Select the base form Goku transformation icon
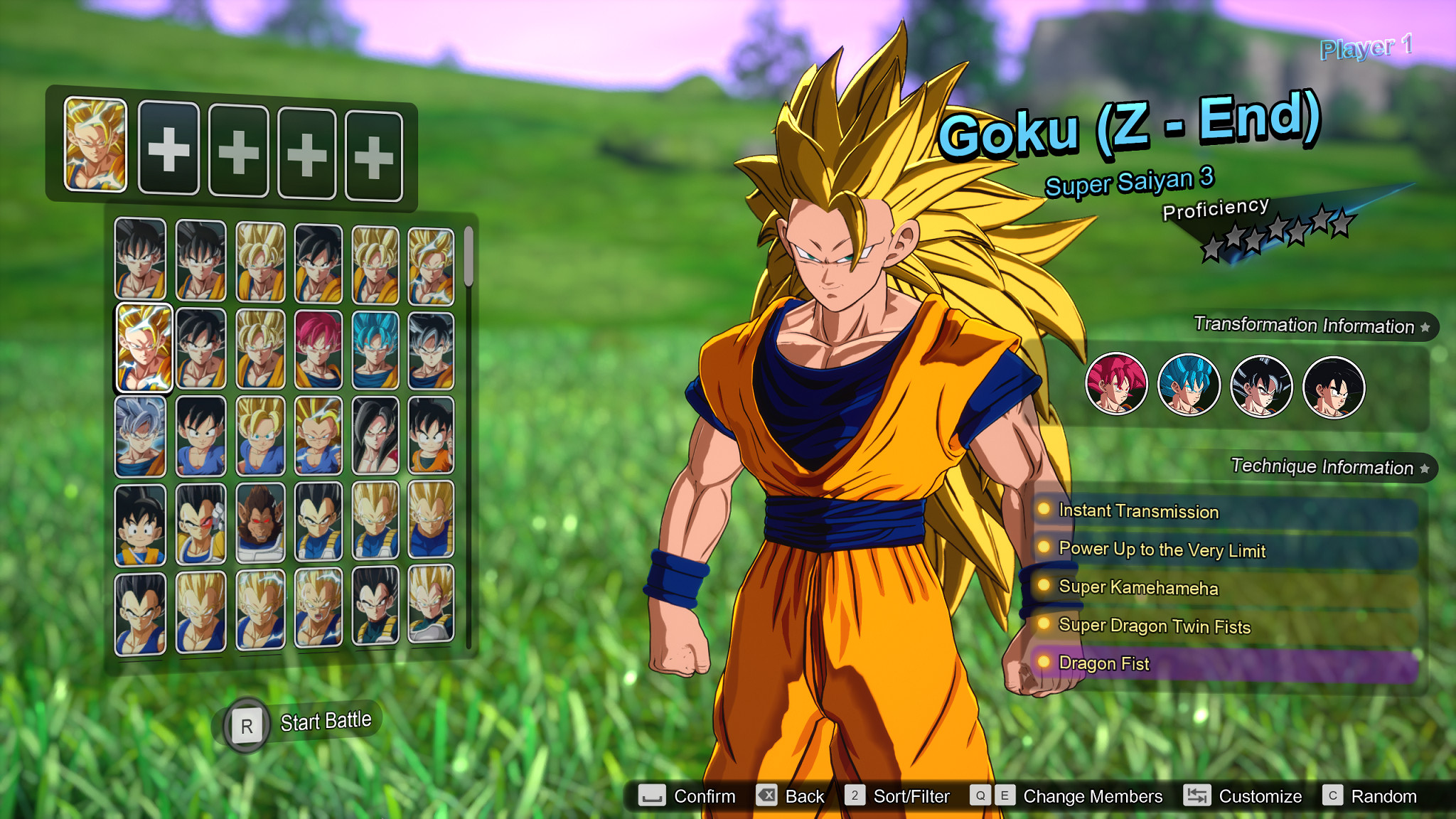The width and height of the screenshot is (1456, 819). 1334,385
